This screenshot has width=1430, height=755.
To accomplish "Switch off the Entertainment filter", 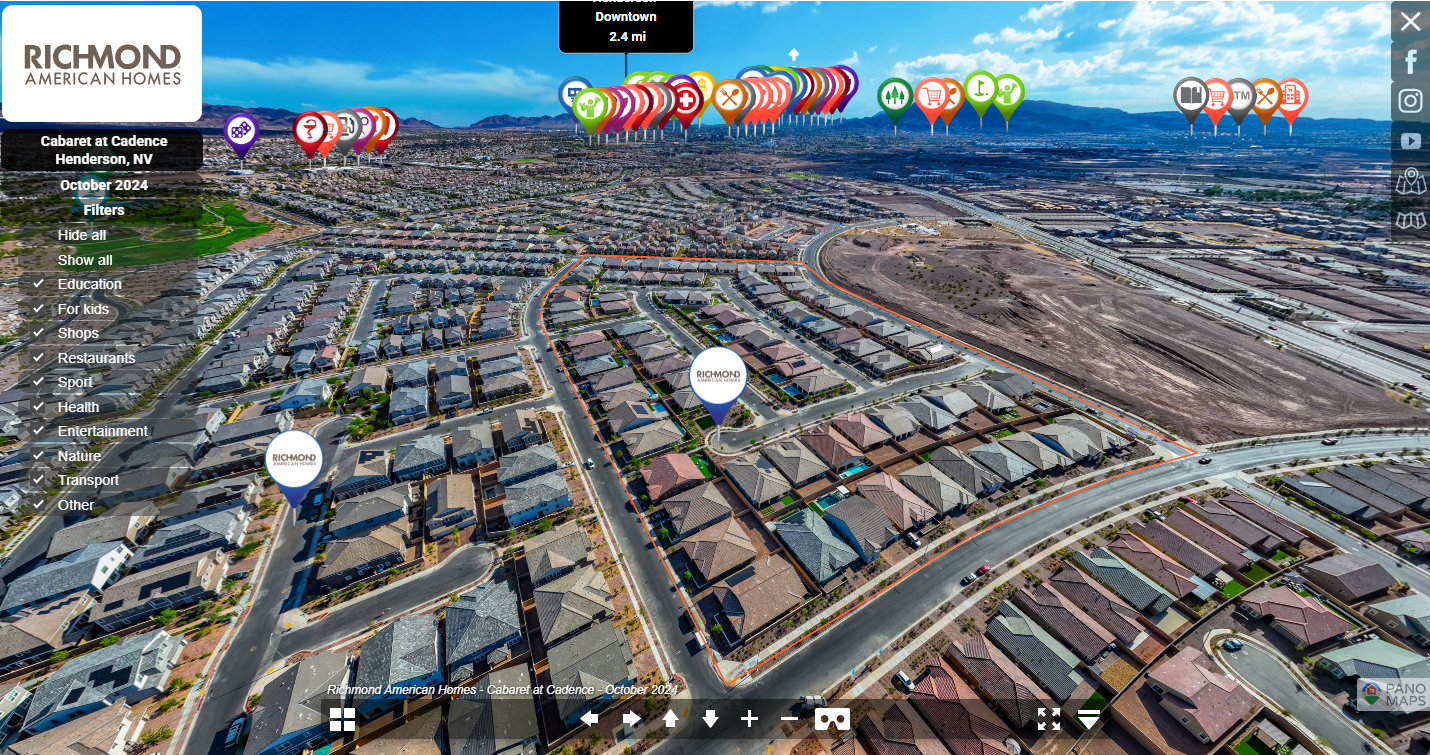I will click(39, 431).
